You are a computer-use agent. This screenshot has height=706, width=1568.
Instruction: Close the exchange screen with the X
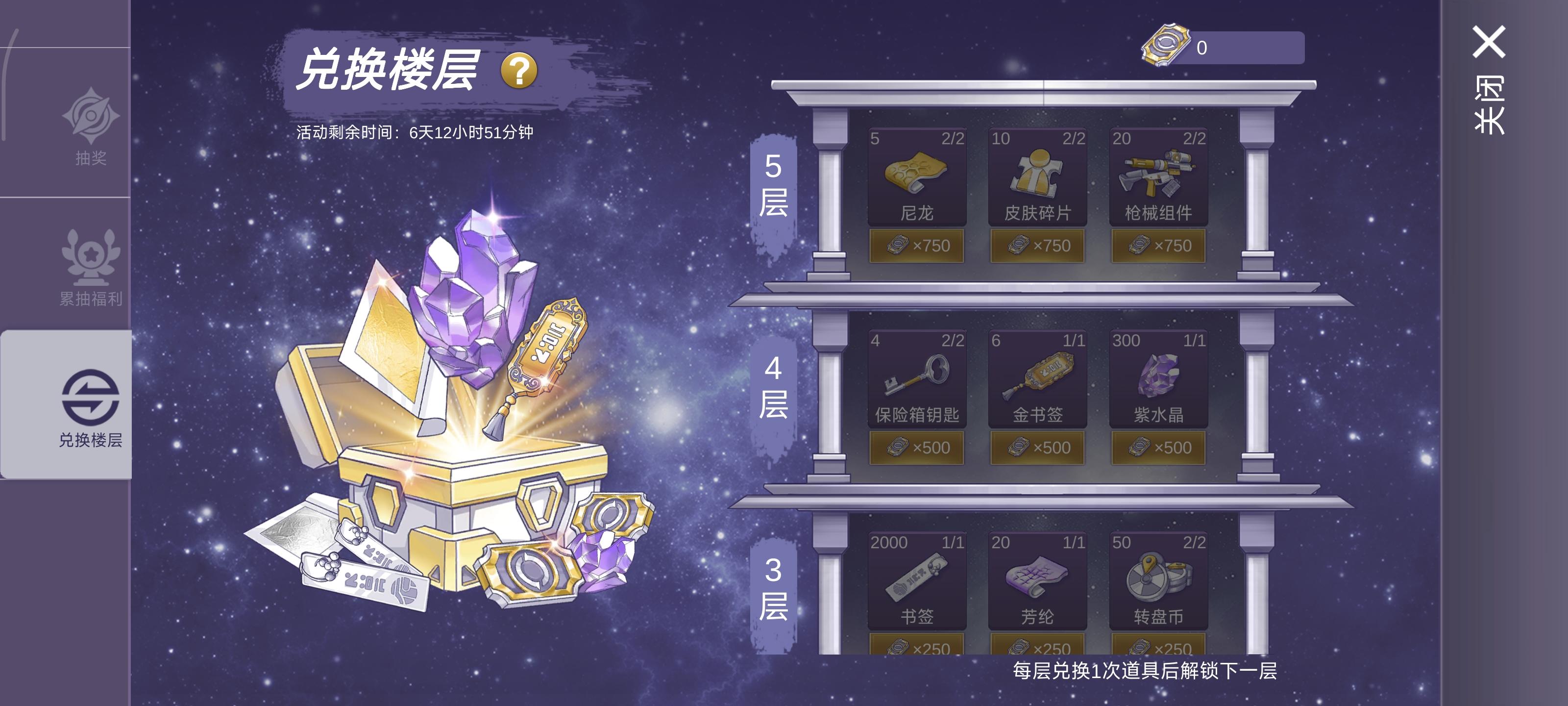(1491, 43)
